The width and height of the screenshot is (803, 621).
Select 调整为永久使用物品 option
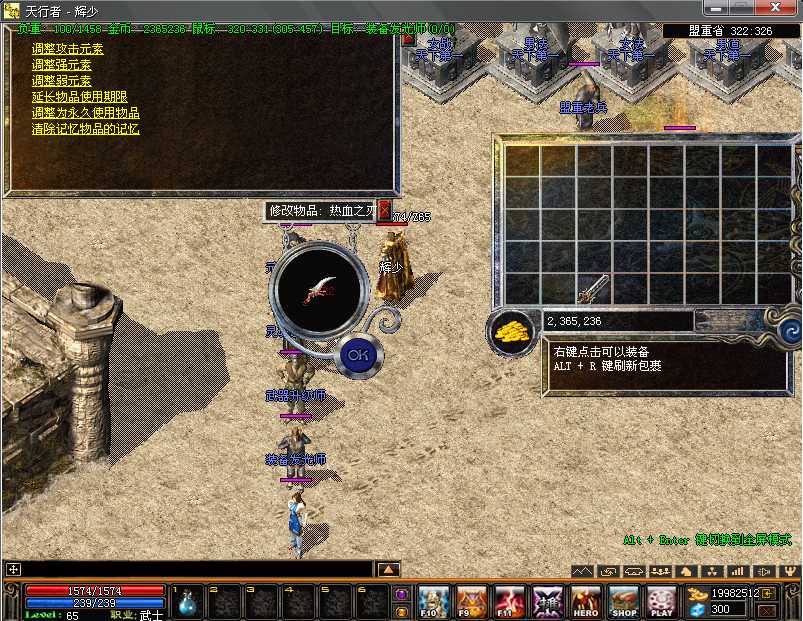[x=85, y=113]
